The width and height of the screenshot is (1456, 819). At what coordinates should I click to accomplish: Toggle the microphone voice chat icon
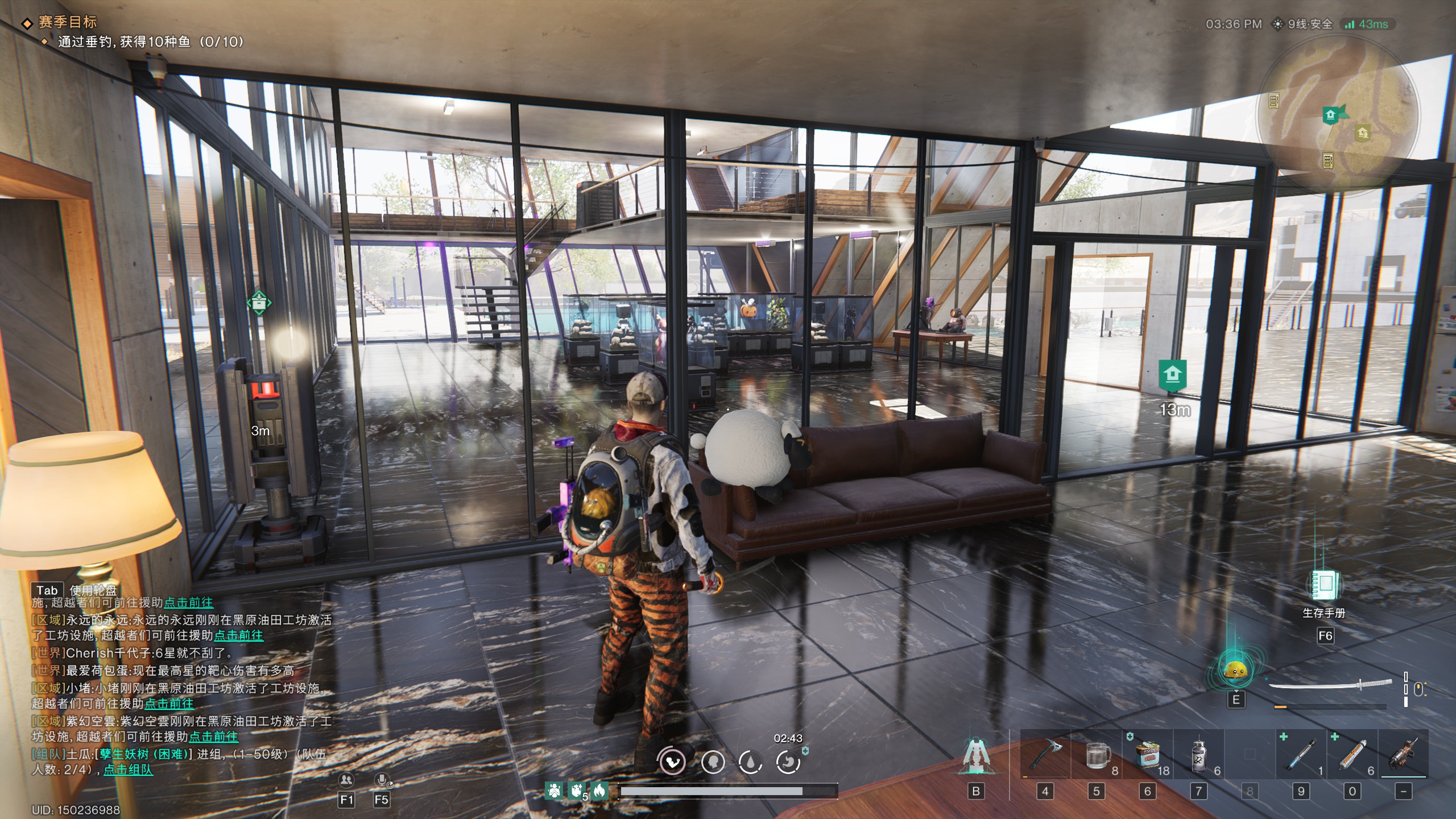point(382,780)
